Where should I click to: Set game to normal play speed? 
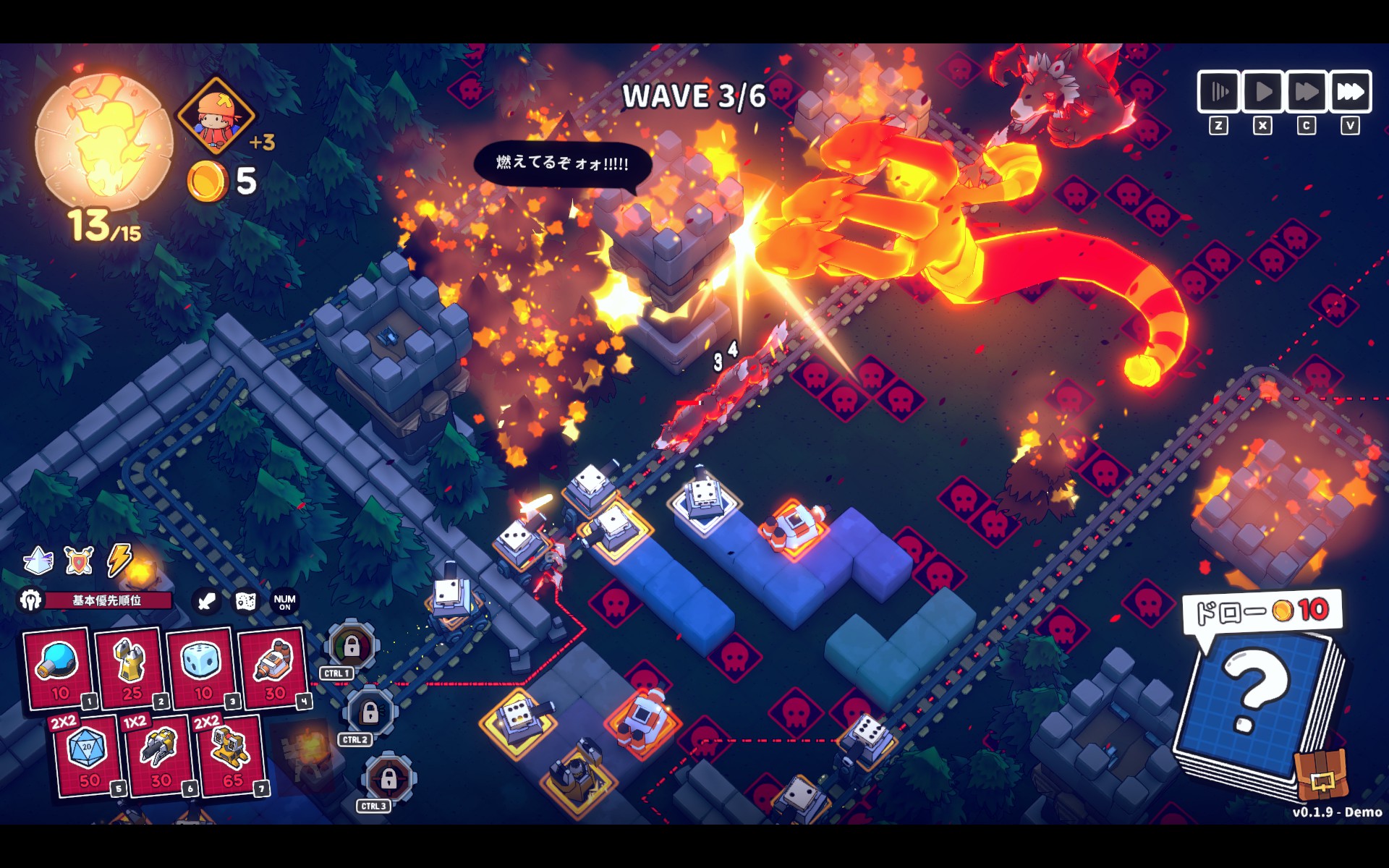tap(1262, 92)
